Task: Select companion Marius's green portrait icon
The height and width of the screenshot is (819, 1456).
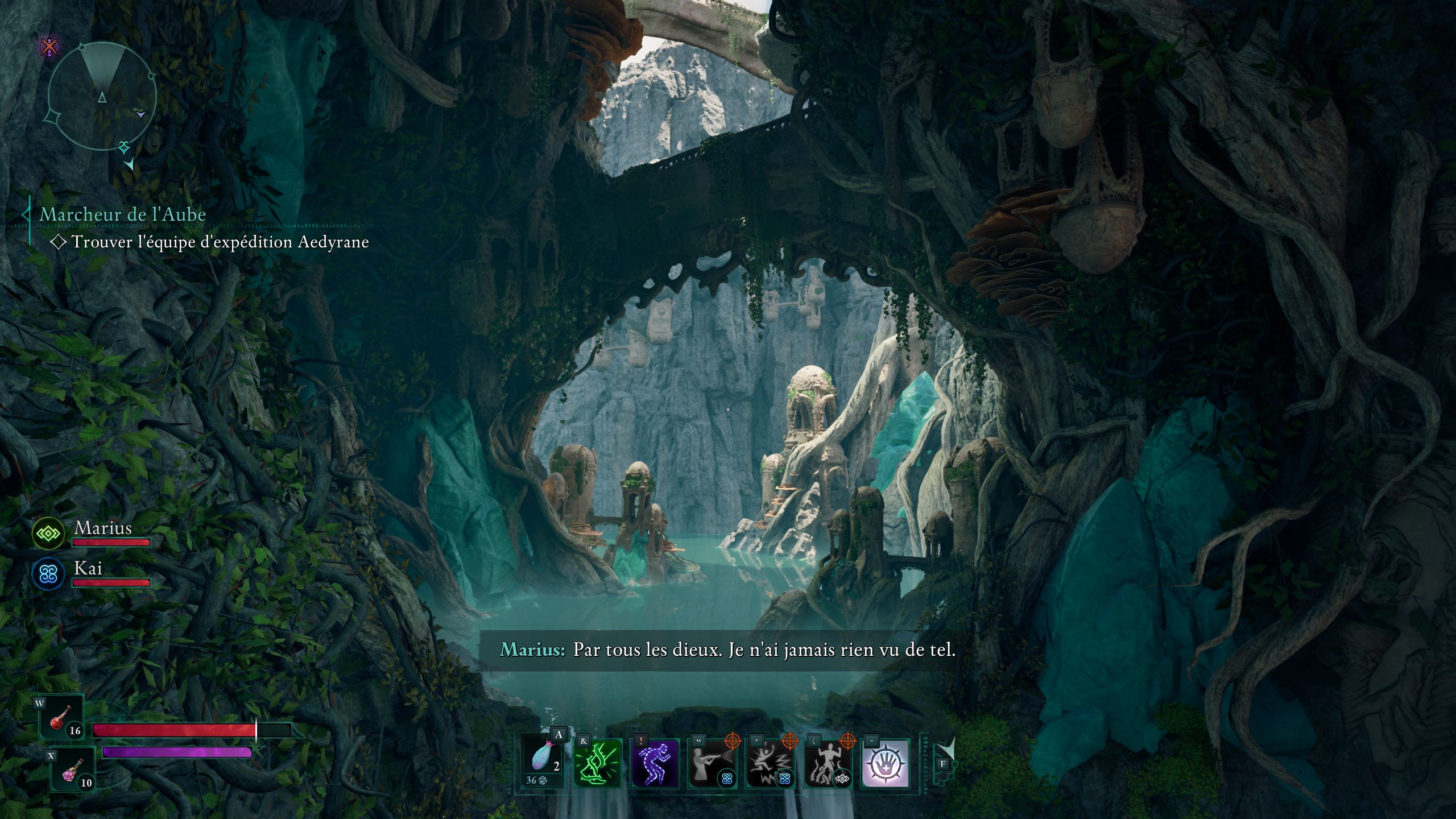Action: pos(48,533)
